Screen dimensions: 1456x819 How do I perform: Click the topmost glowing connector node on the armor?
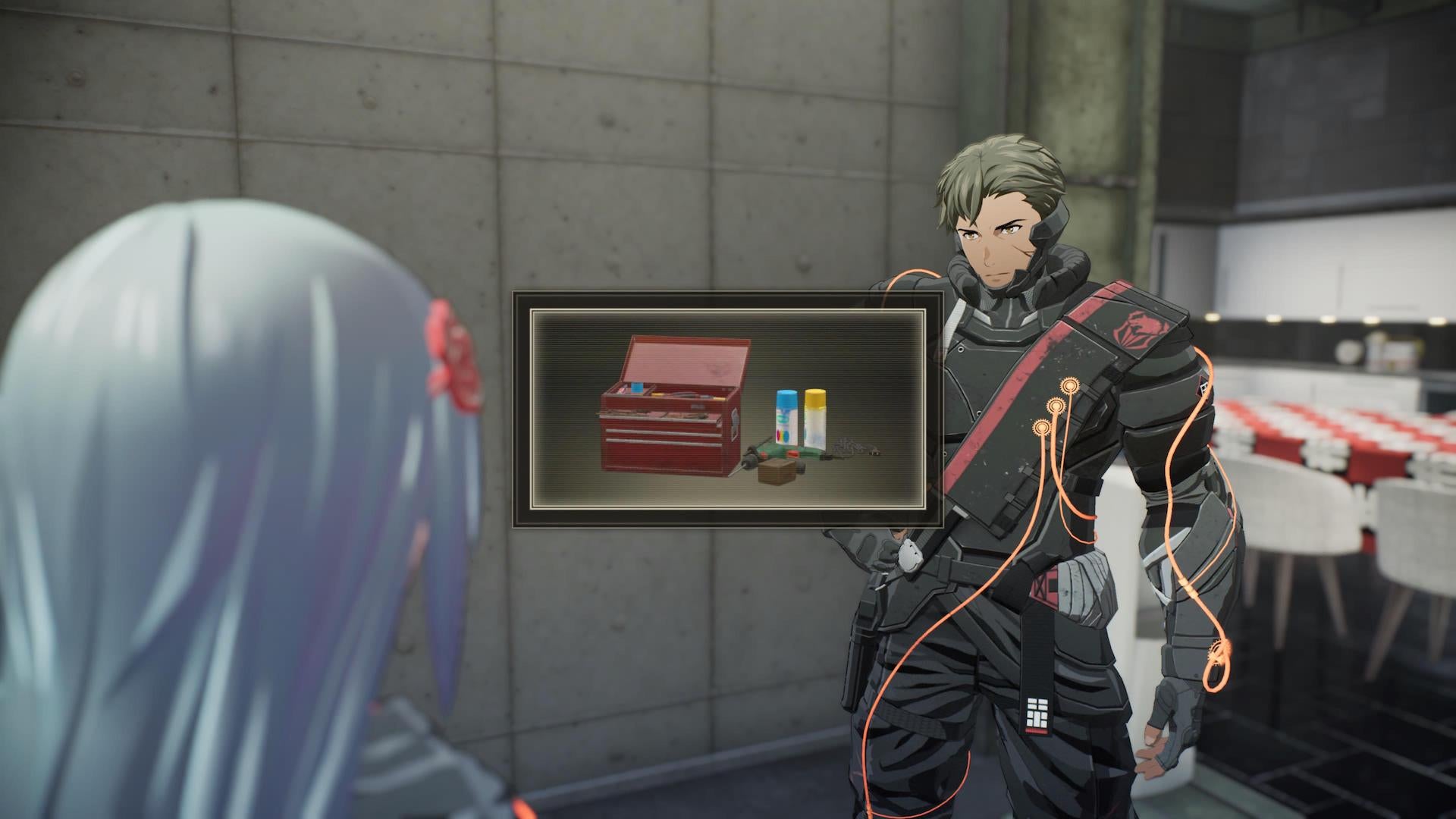(1070, 384)
